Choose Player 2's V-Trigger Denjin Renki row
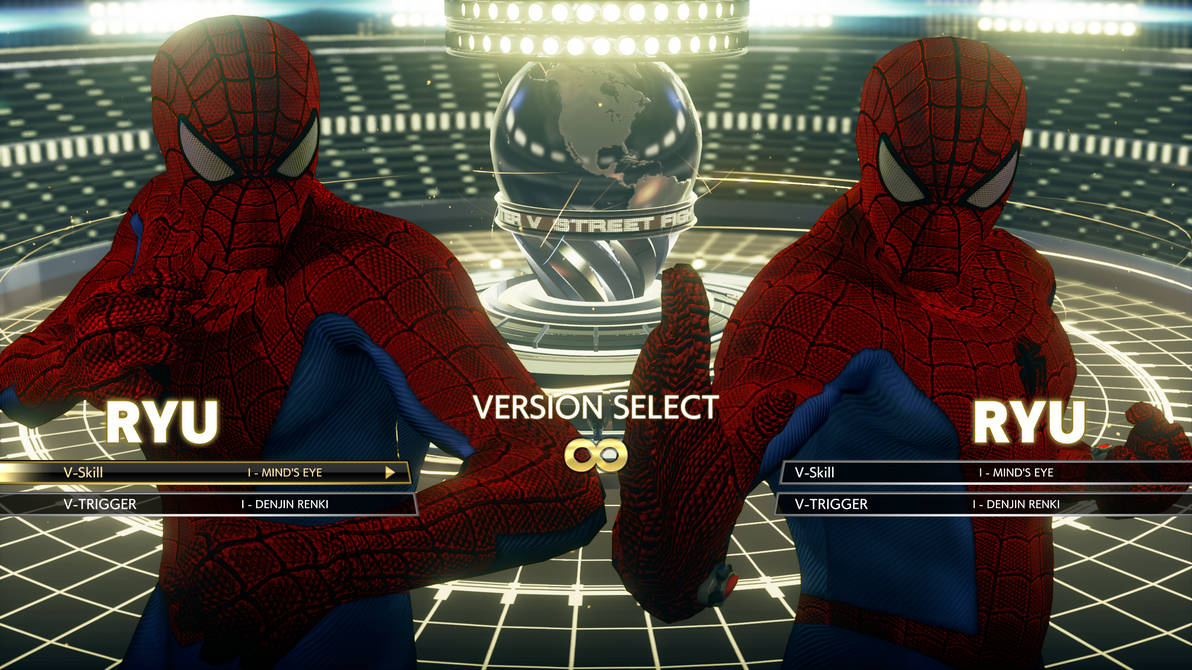Image resolution: width=1192 pixels, height=670 pixels. (x=985, y=504)
